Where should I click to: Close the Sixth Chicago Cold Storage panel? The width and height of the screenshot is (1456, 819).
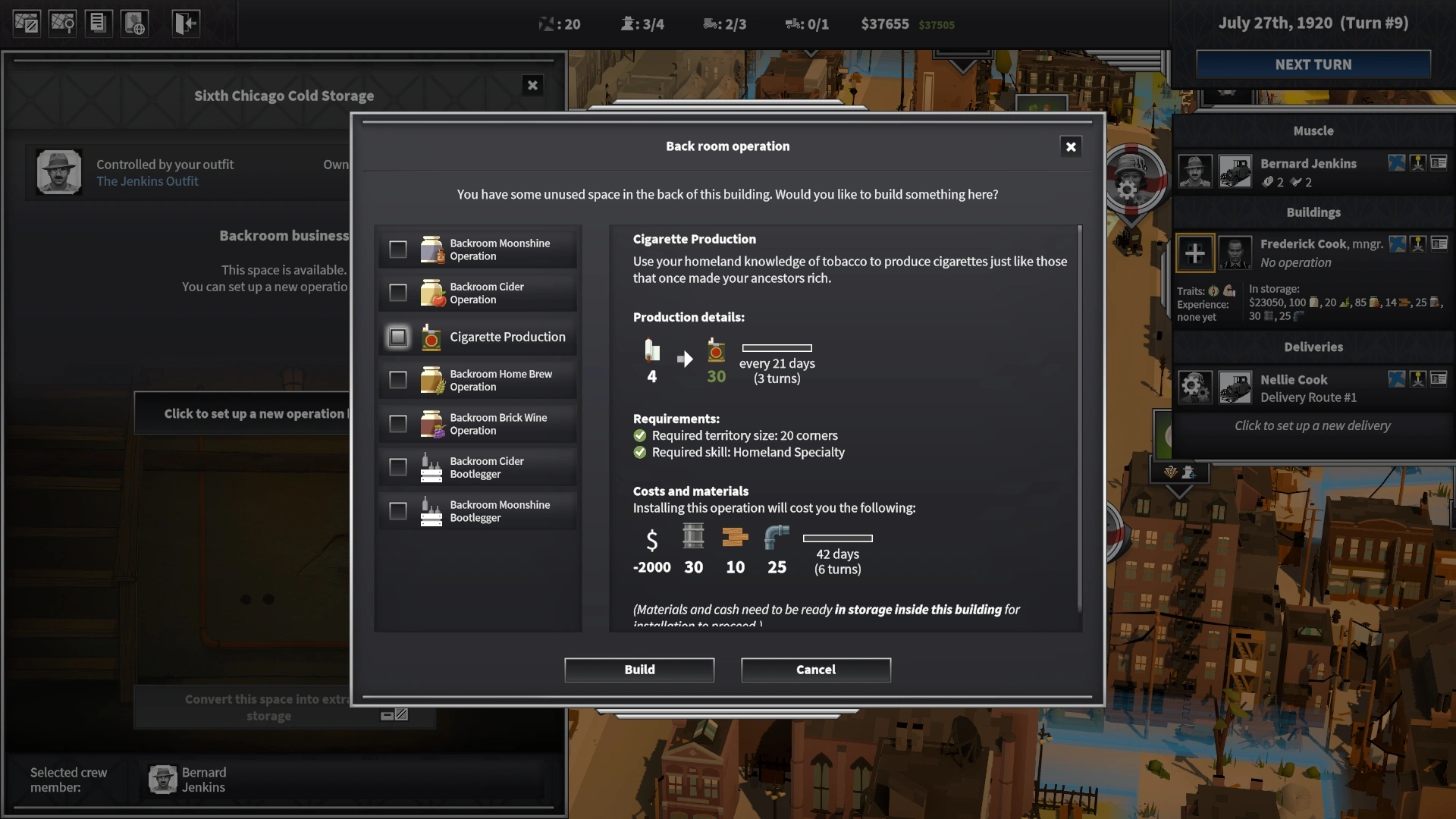click(532, 86)
